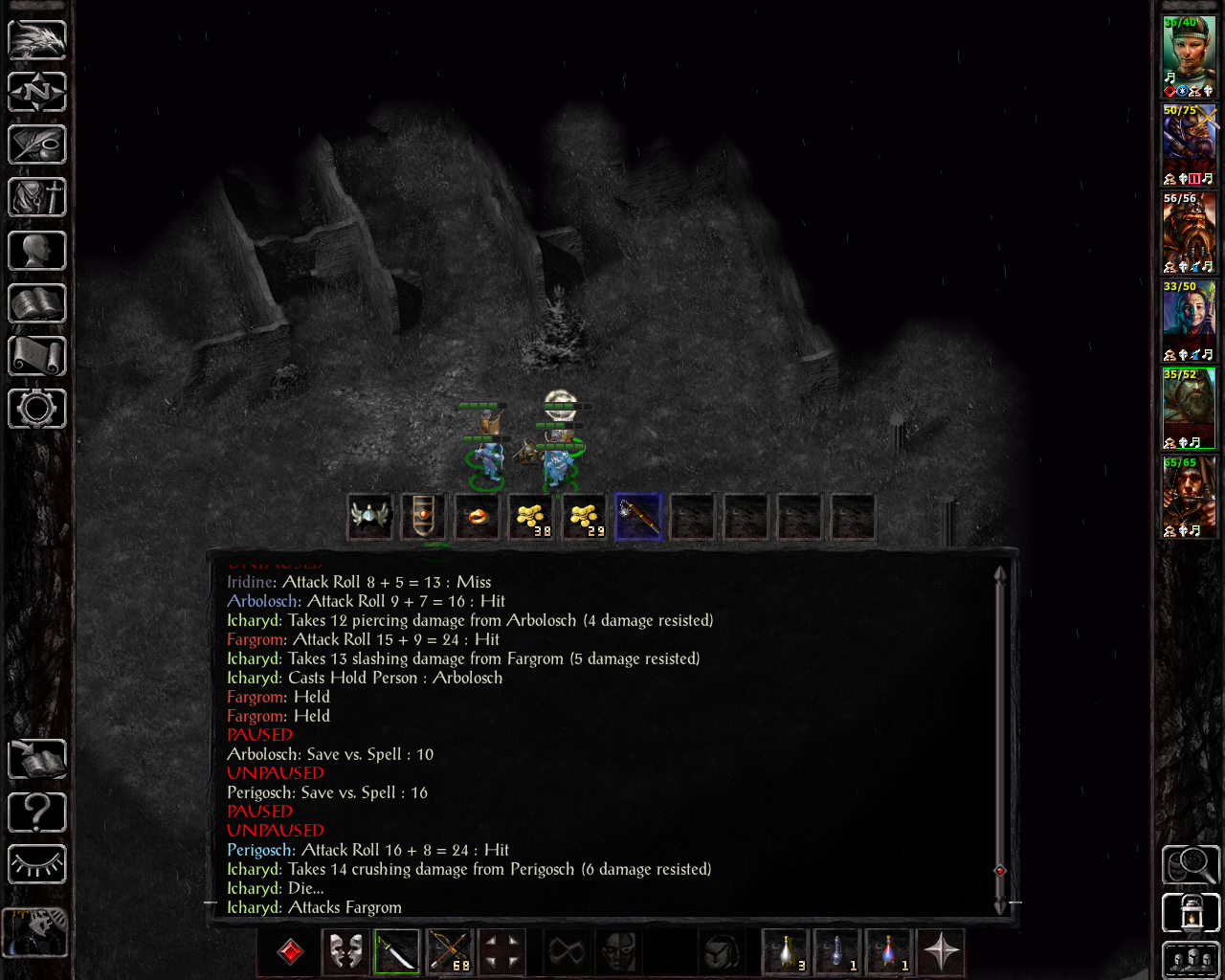This screenshot has width=1225, height=980.
Task: Open special abilities star button
Action: 942,952
